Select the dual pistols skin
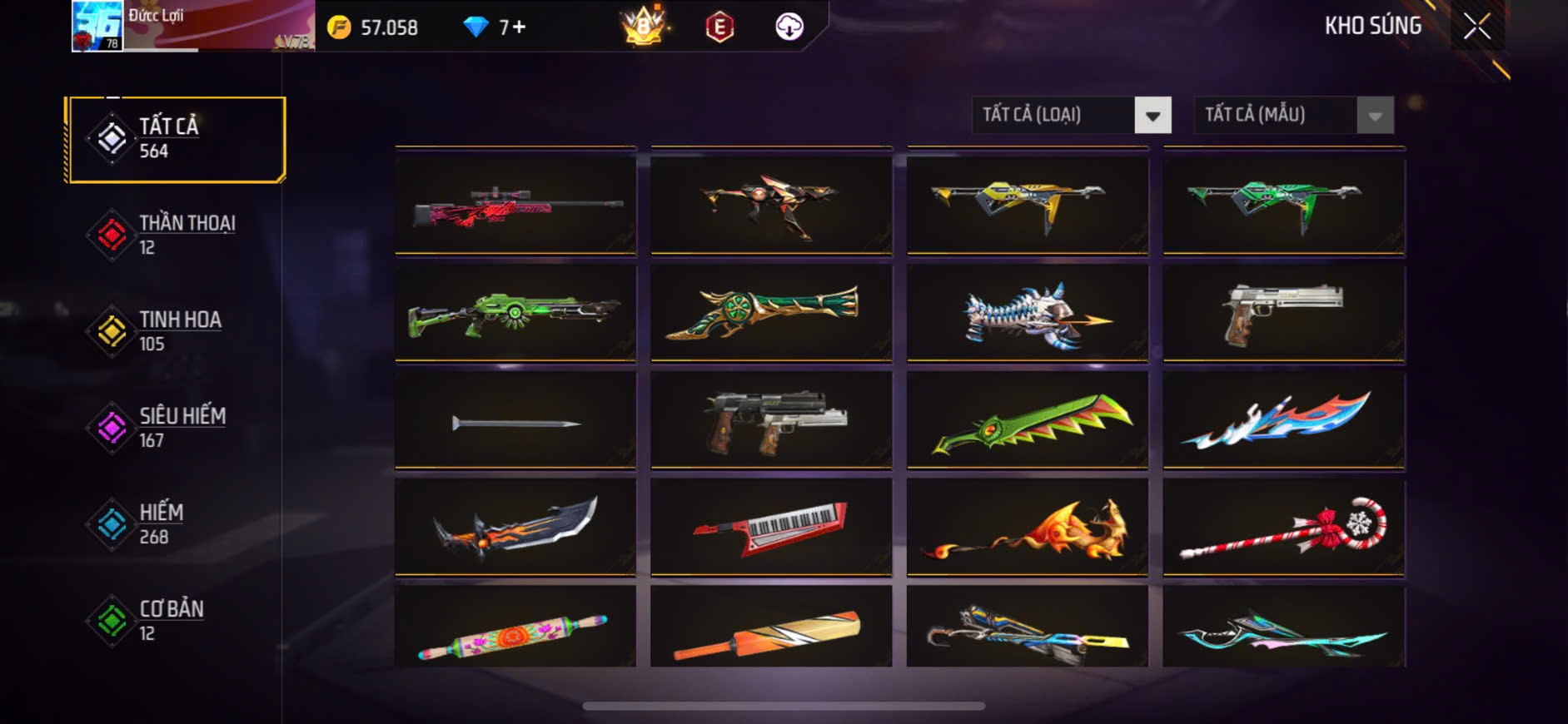This screenshot has width=1568, height=724. [771, 421]
